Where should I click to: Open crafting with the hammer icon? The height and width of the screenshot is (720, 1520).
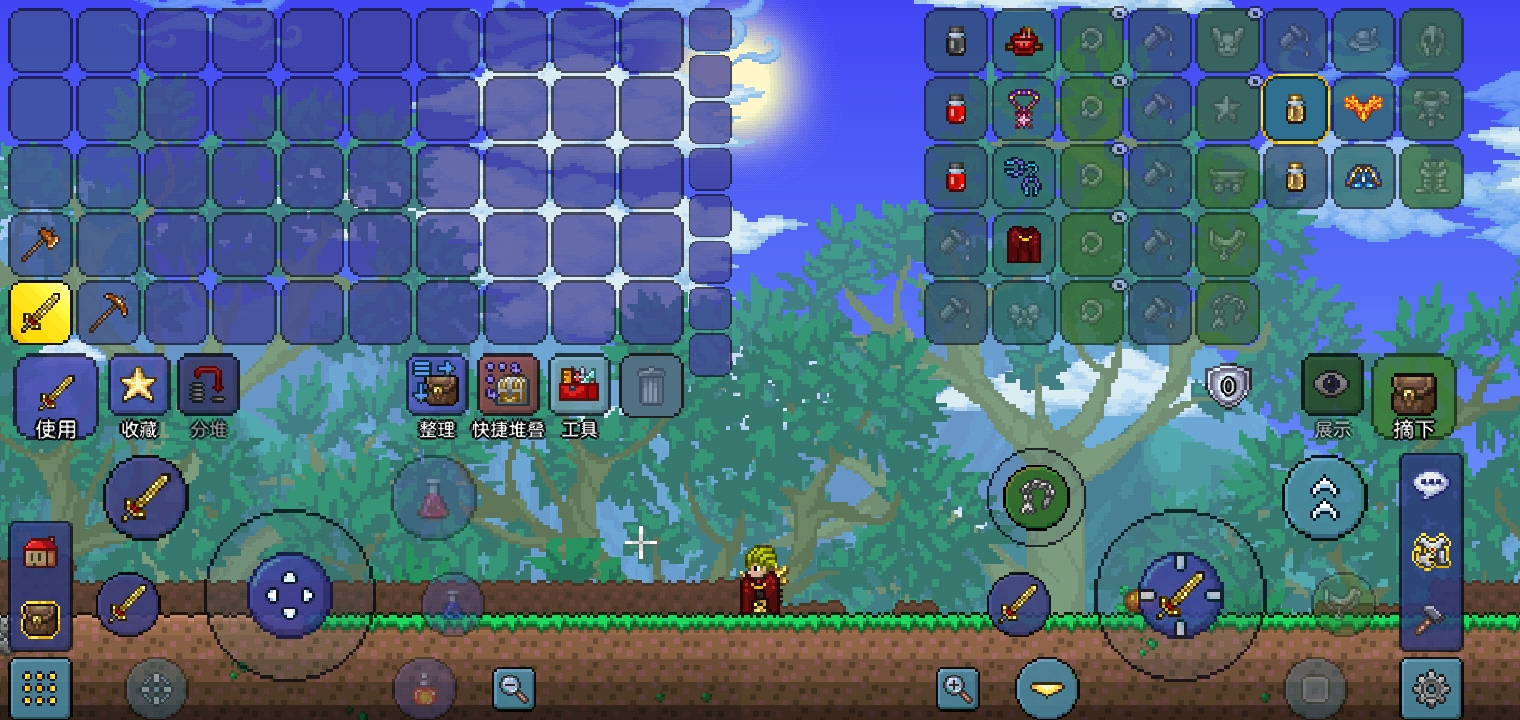pyautogui.click(x=1431, y=618)
